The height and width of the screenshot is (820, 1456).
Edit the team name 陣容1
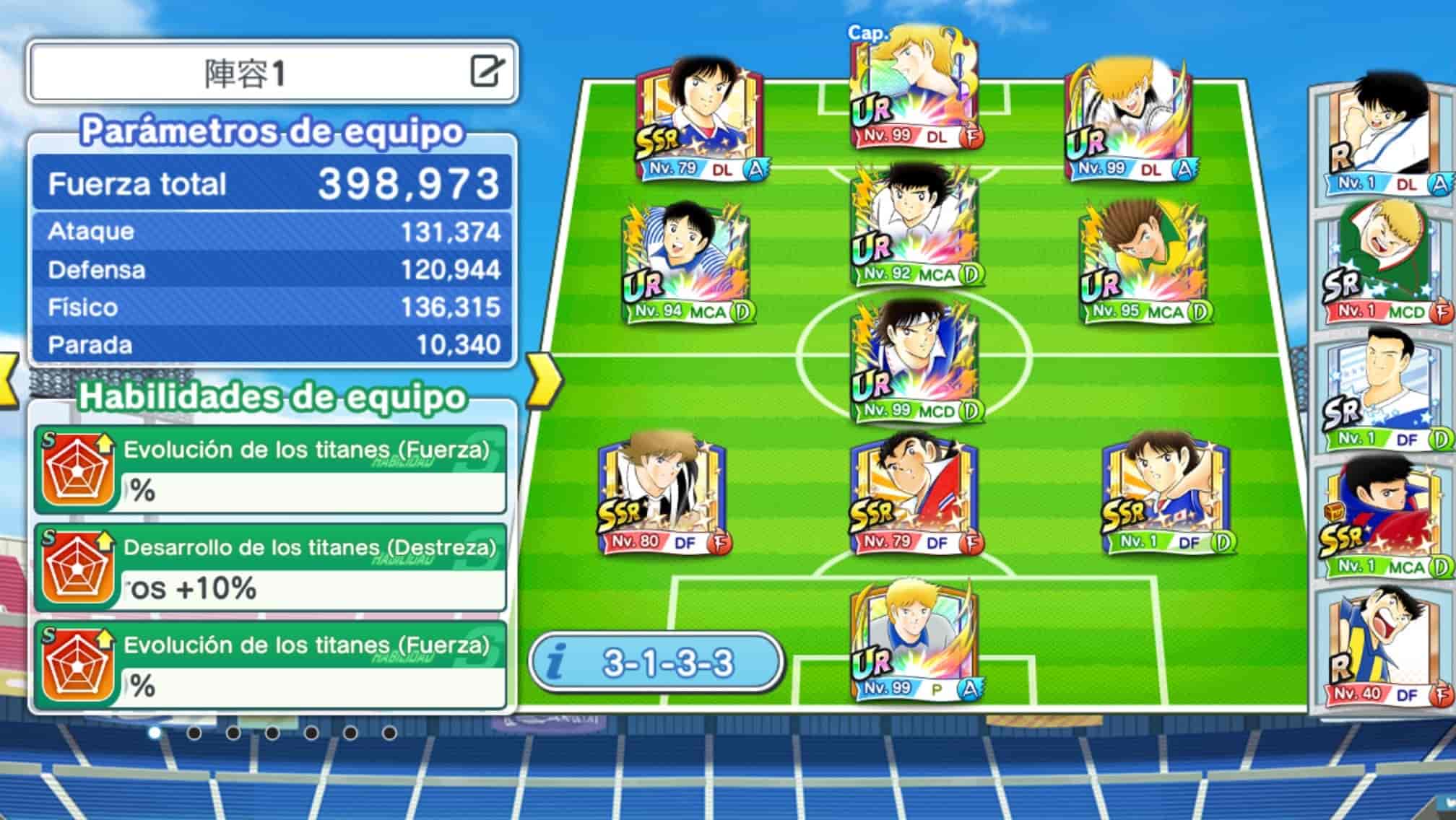click(x=487, y=71)
